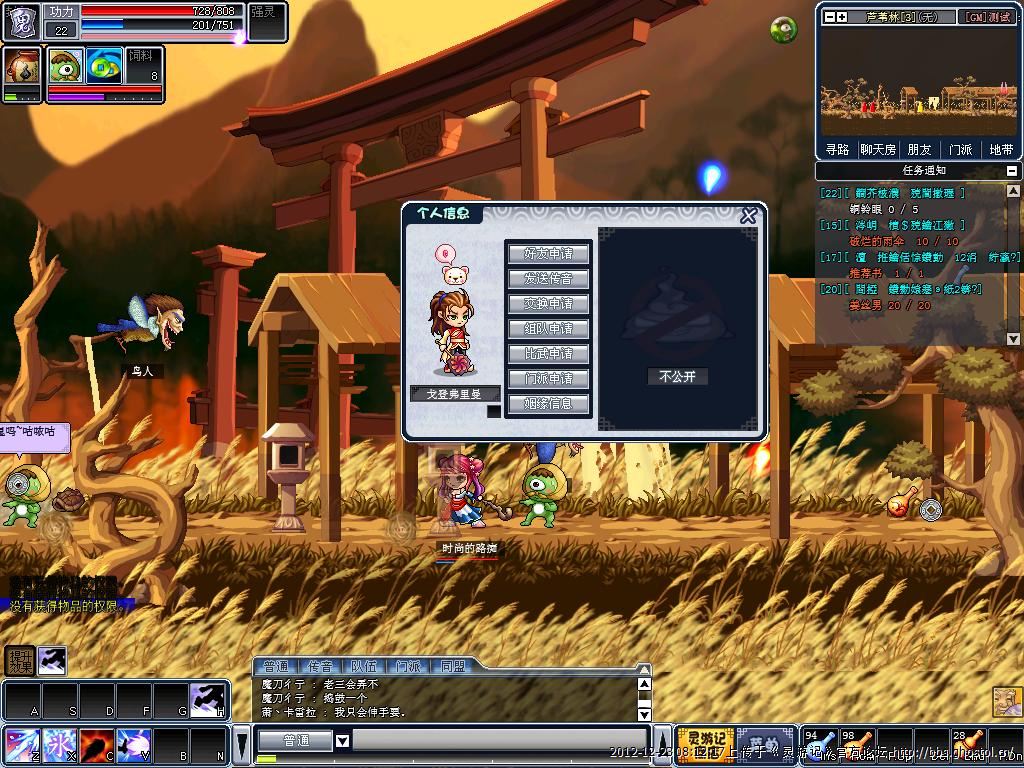Open the 门派 guild panel

click(960, 149)
